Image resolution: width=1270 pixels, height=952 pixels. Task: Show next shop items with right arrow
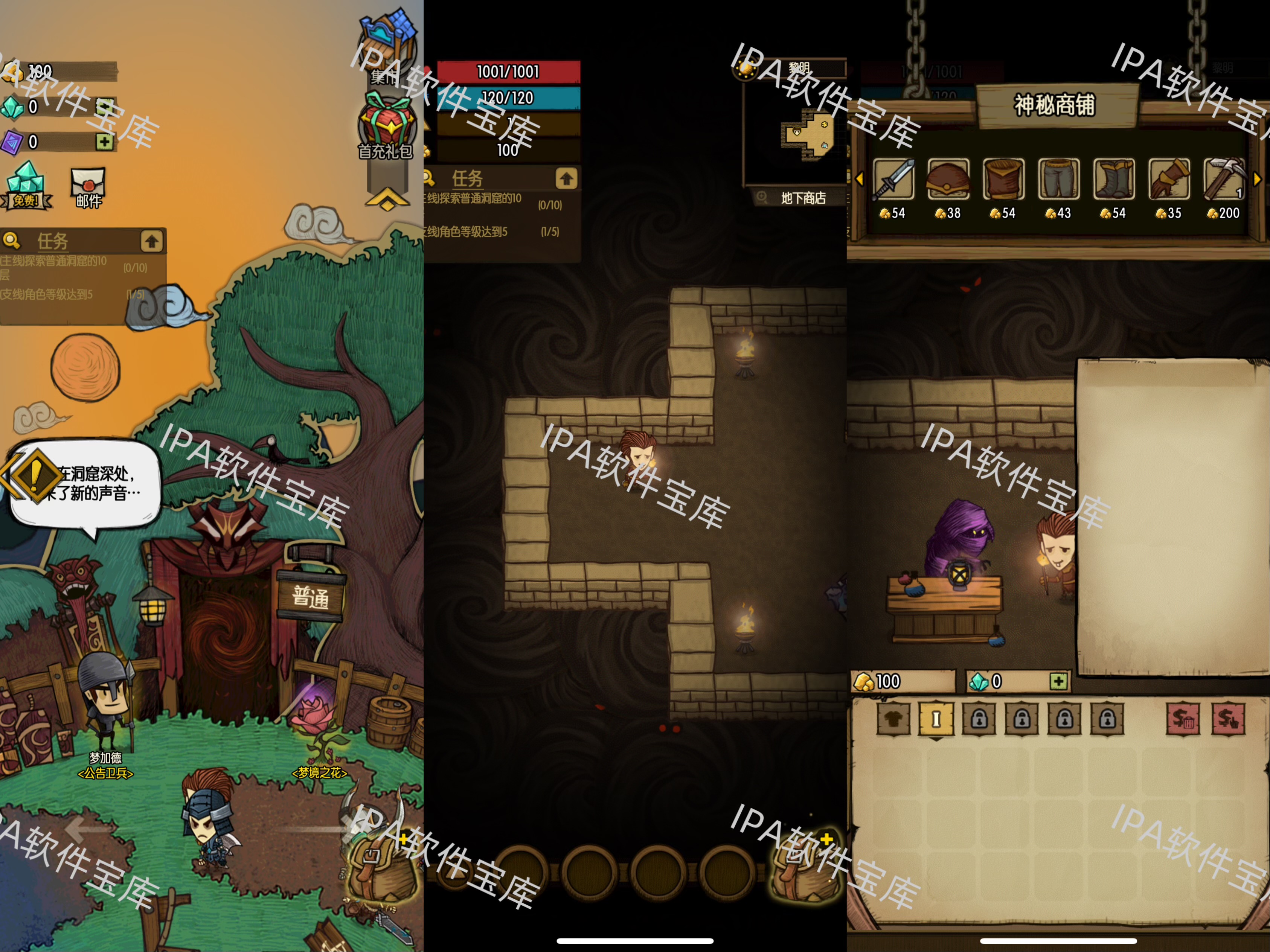pyautogui.click(x=1257, y=179)
